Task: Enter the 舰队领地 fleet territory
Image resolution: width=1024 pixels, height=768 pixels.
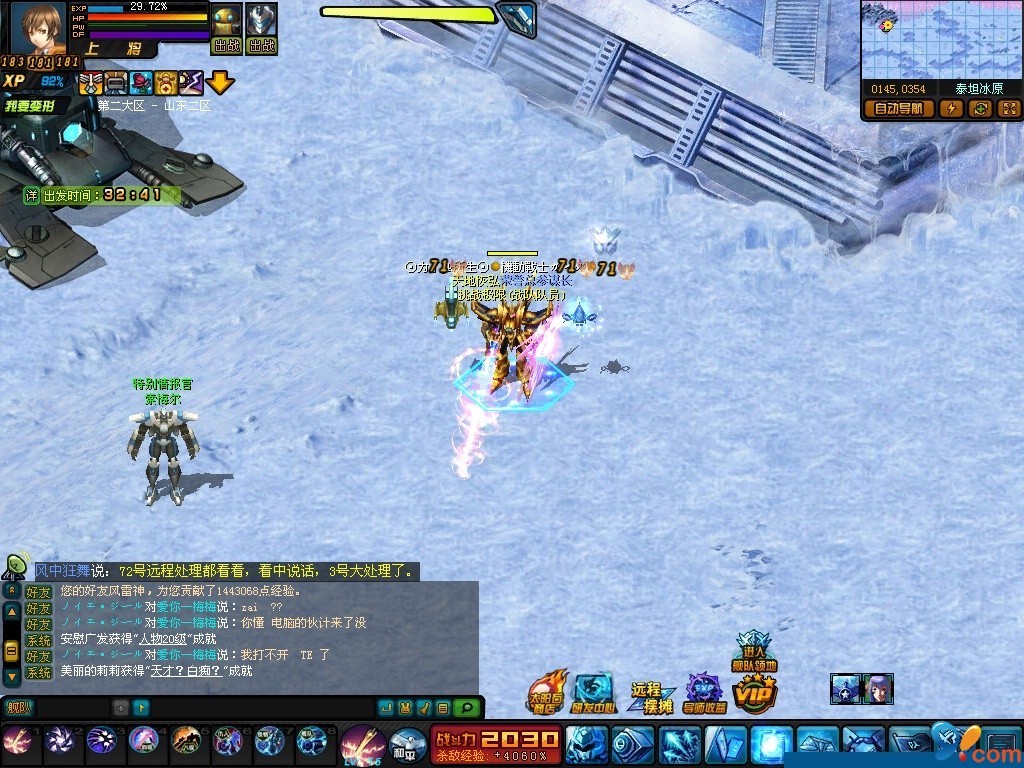Action: click(x=752, y=652)
